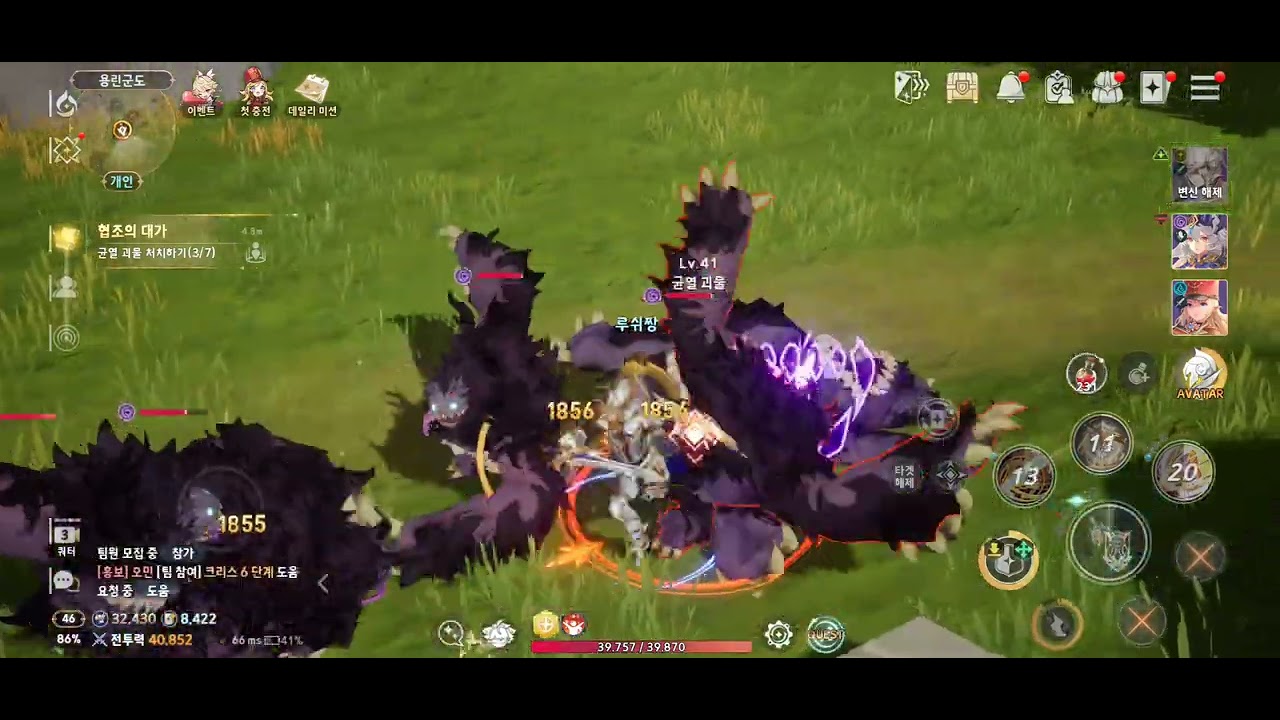Activate the AVATAR button
Viewport: 1280px width, 720px height.
pyautogui.click(x=1200, y=373)
